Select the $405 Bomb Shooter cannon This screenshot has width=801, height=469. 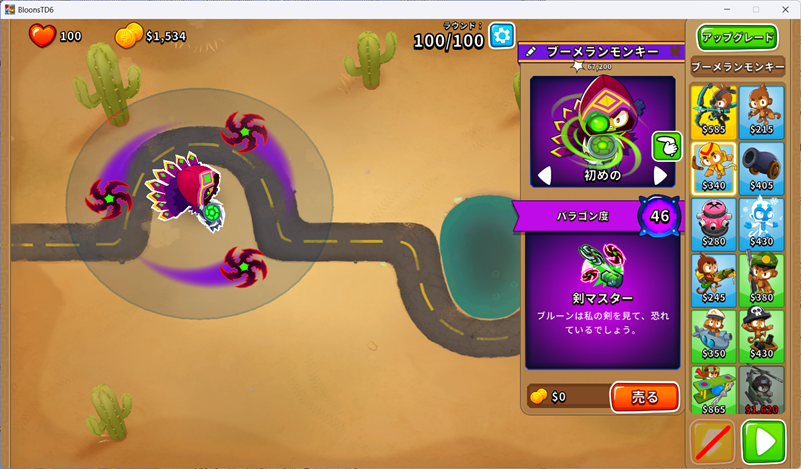click(762, 167)
